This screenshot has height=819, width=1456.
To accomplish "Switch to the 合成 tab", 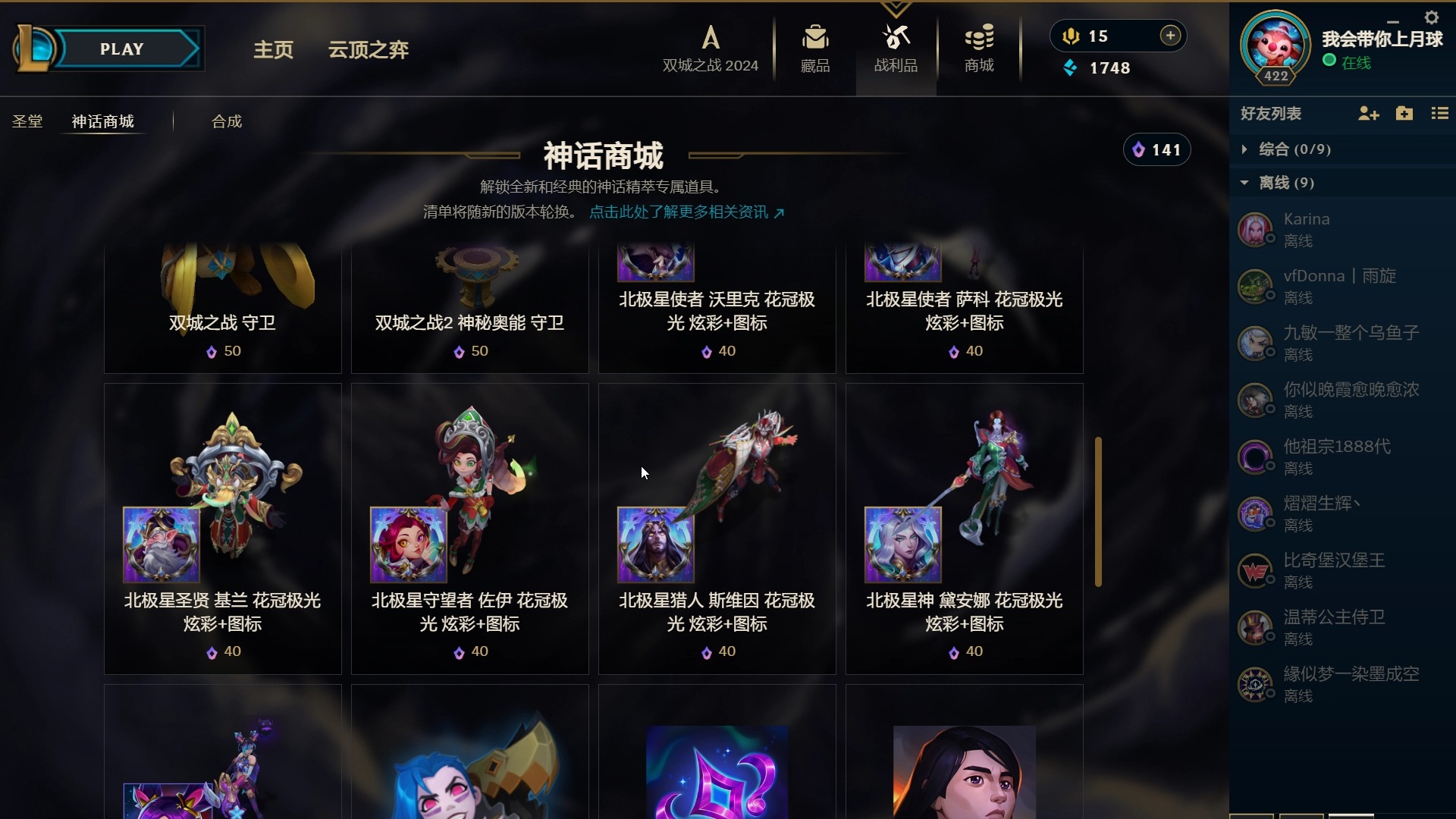I will coord(225,121).
